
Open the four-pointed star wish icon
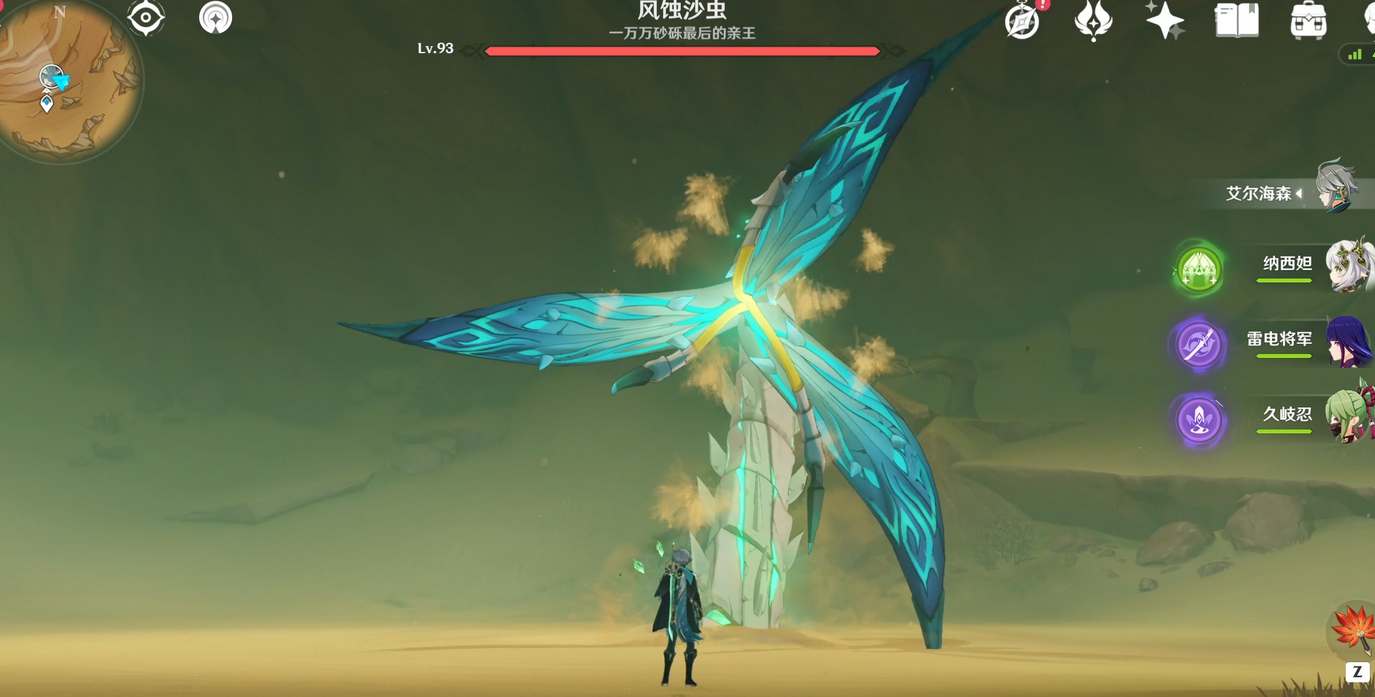[x=1165, y=20]
